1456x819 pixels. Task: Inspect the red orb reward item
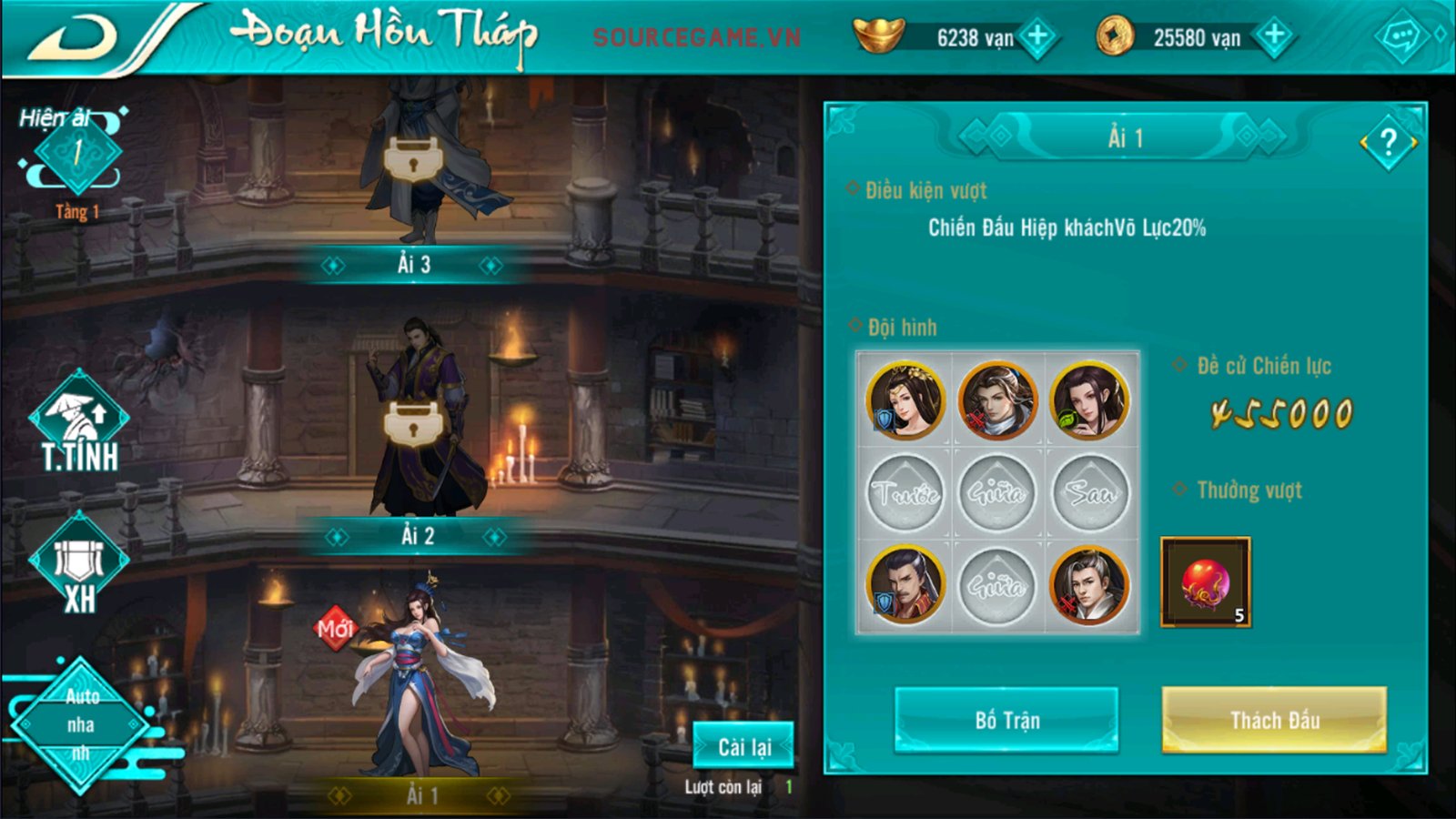[1206, 582]
